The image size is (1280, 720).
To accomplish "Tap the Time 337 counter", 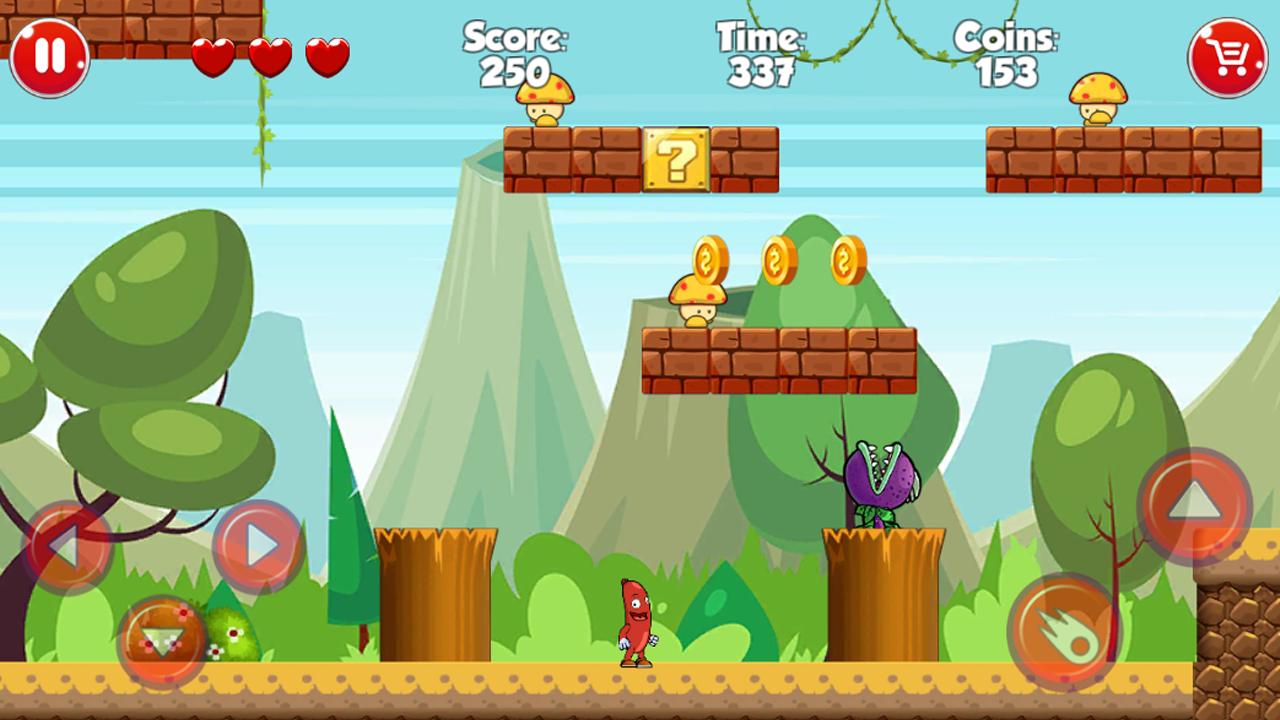I will click(x=762, y=55).
